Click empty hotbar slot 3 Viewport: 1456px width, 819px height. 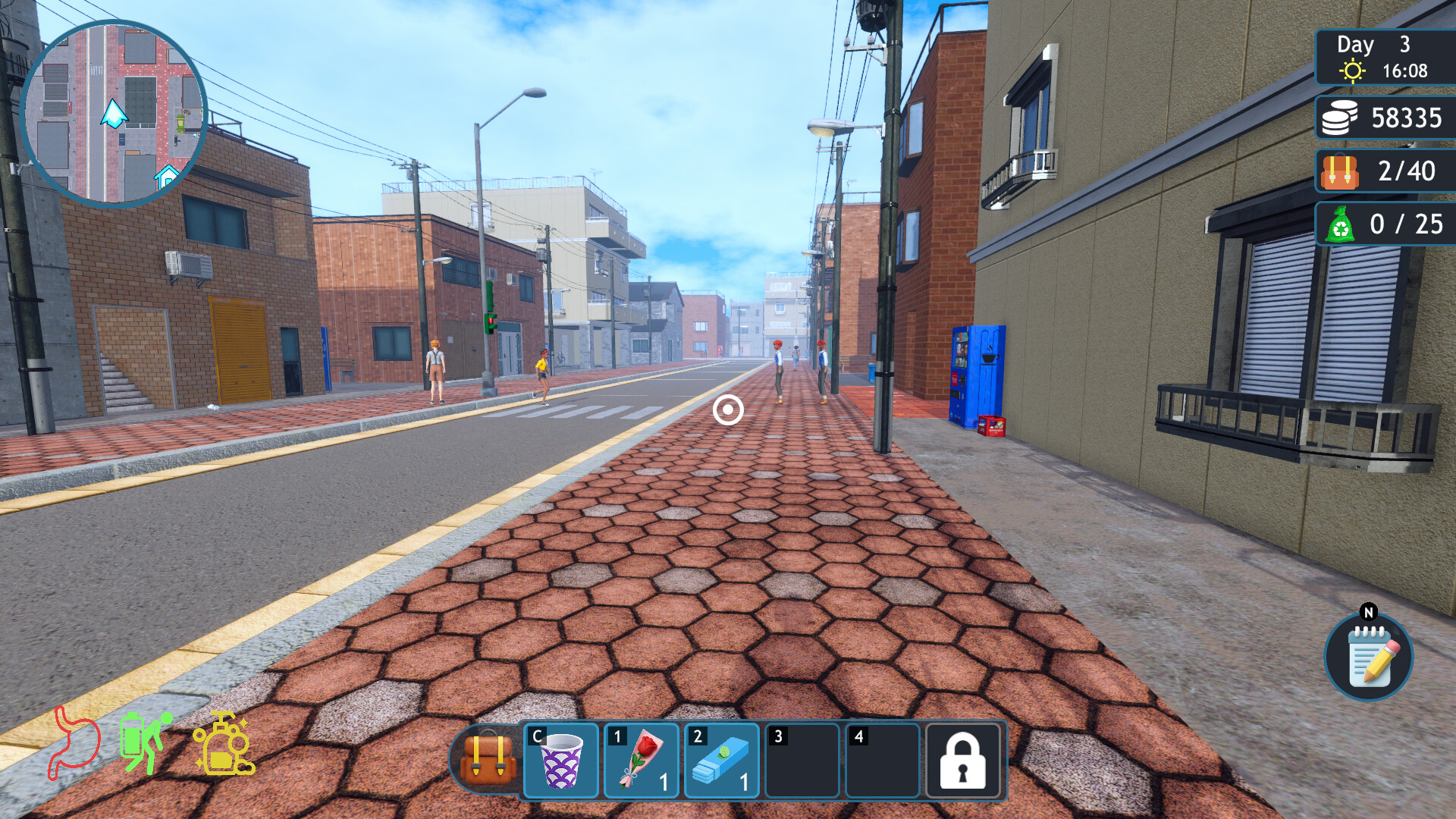coord(802,761)
